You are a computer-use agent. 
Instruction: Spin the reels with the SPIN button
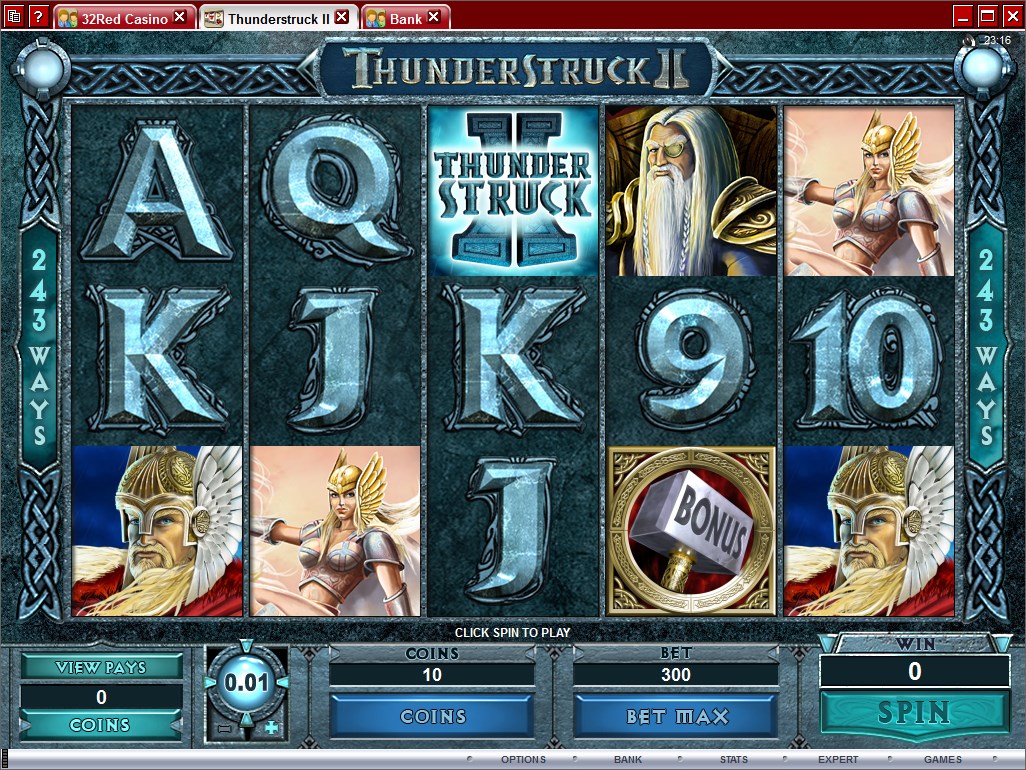coord(913,713)
